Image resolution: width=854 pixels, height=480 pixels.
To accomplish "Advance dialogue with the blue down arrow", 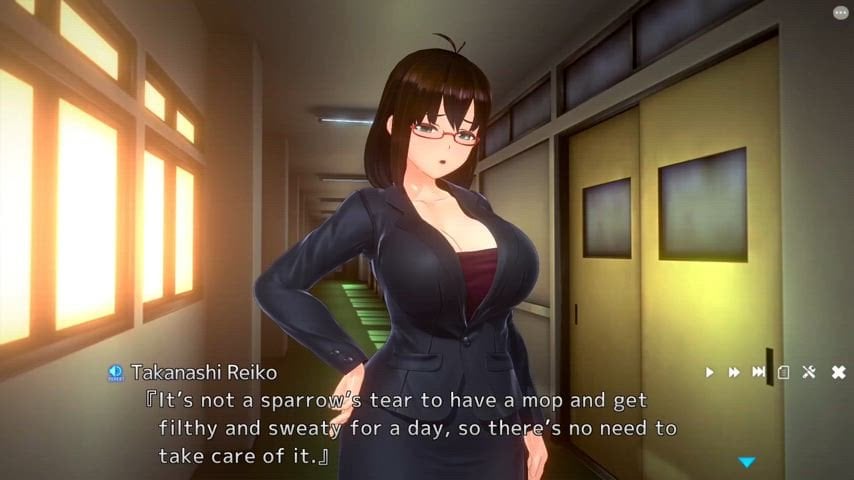I will tap(746, 462).
